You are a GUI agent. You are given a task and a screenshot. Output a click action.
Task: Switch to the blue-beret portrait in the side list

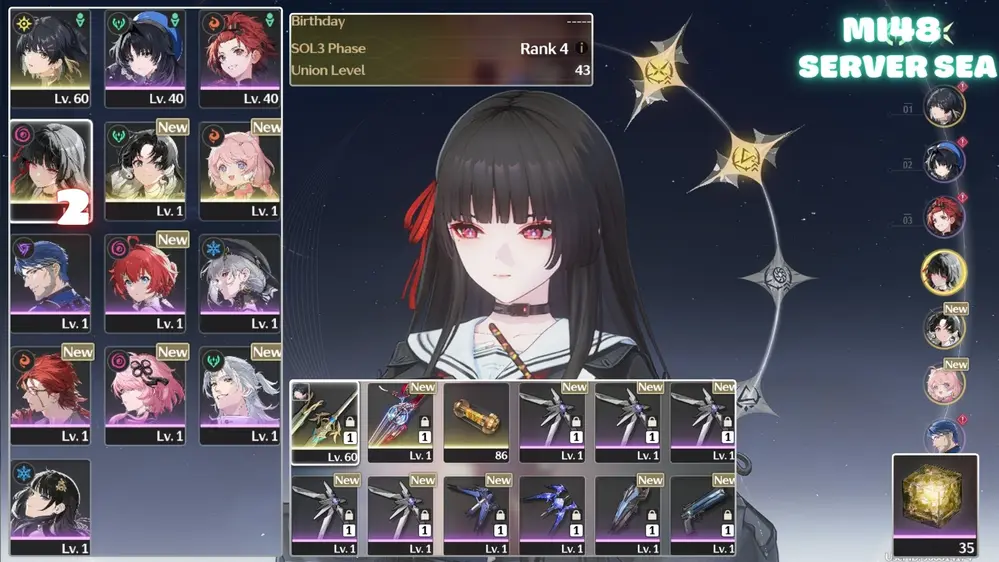click(943, 163)
